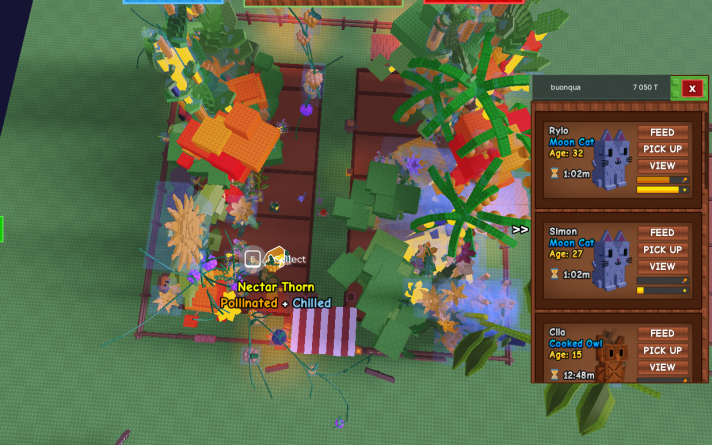Feed Rylo the Moon Cat

pyautogui.click(x=662, y=132)
